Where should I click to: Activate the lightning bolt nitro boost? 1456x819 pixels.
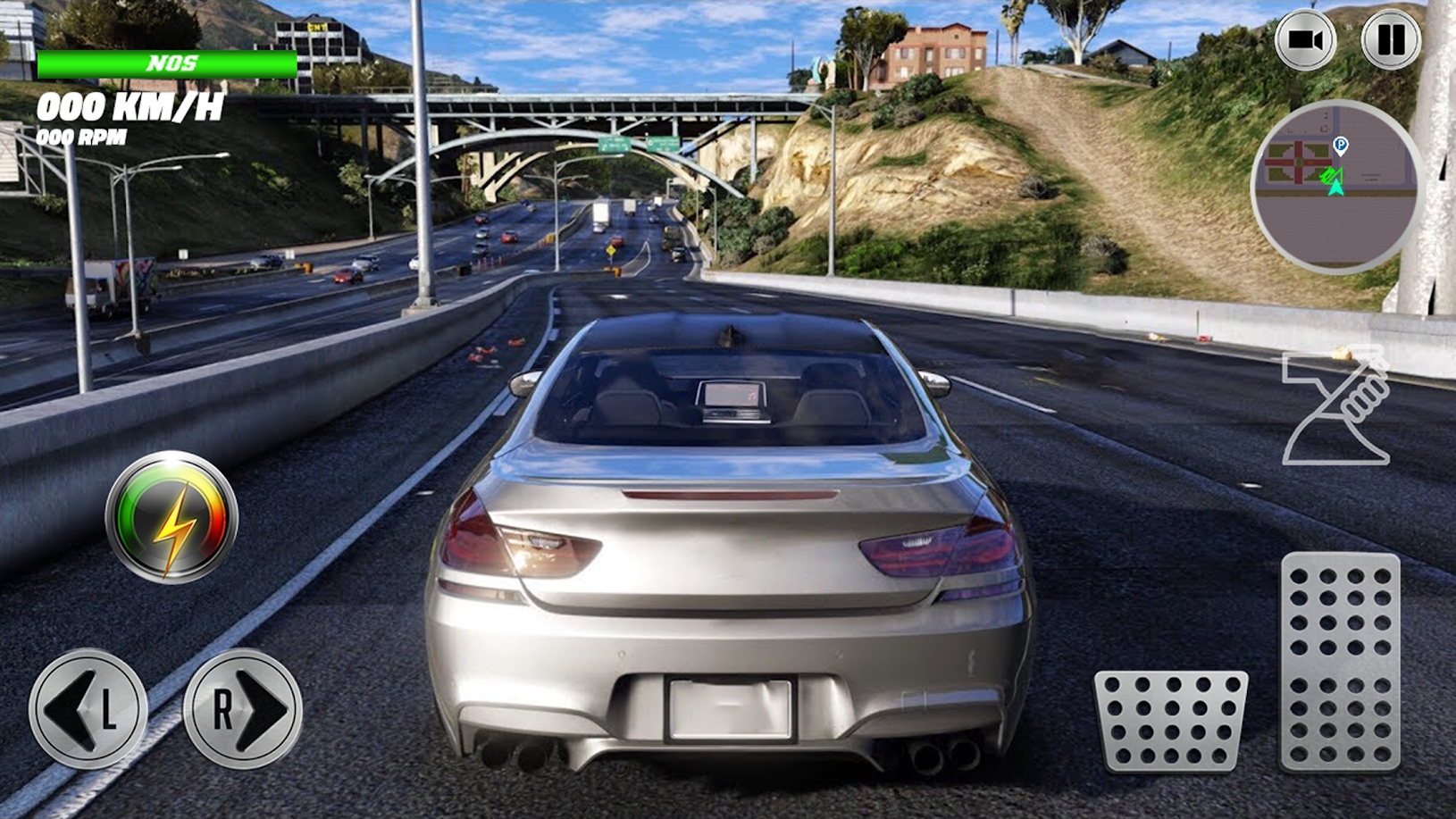172,518
